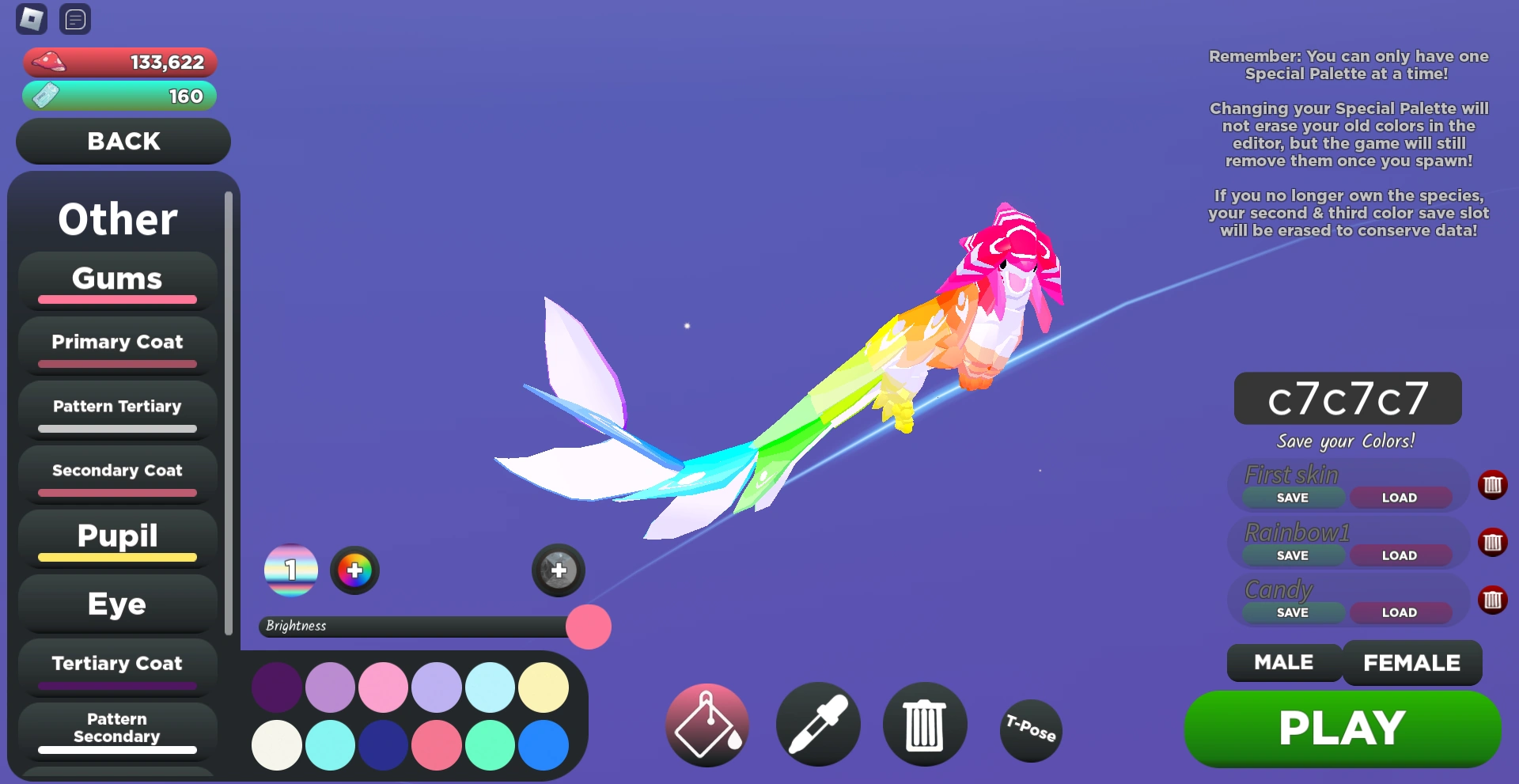Select the eyedropper color picker tool
The height and width of the screenshot is (784, 1519).
point(817,724)
